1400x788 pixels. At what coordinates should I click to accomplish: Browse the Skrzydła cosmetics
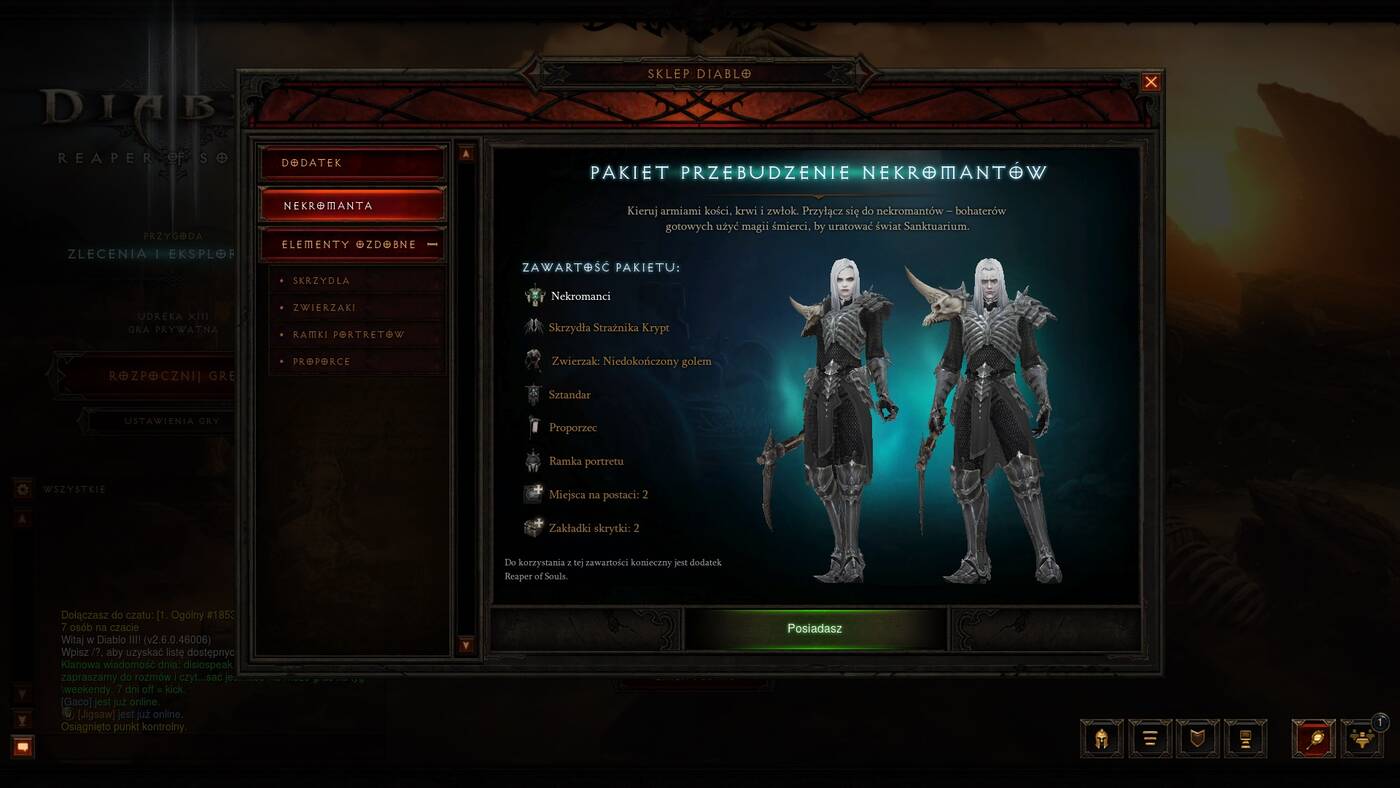click(x=322, y=281)
